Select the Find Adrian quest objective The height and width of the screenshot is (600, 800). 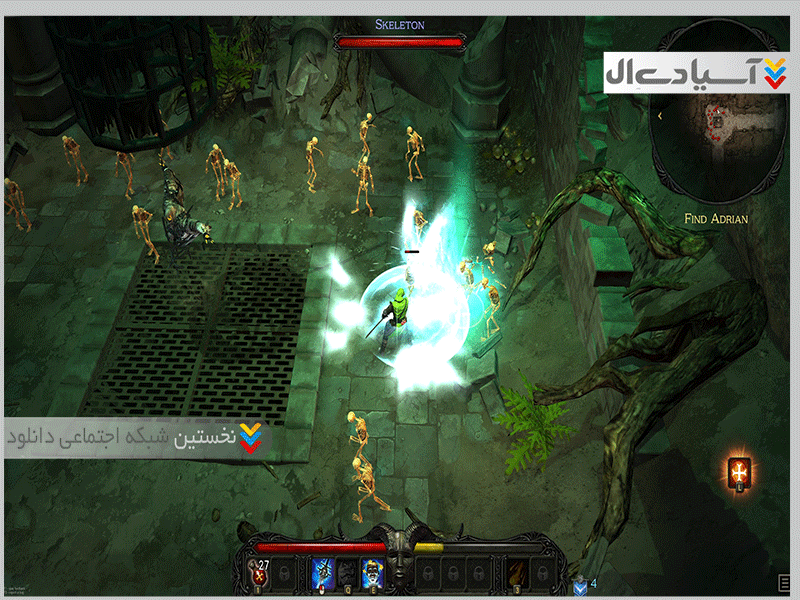[x=716, y=217]
